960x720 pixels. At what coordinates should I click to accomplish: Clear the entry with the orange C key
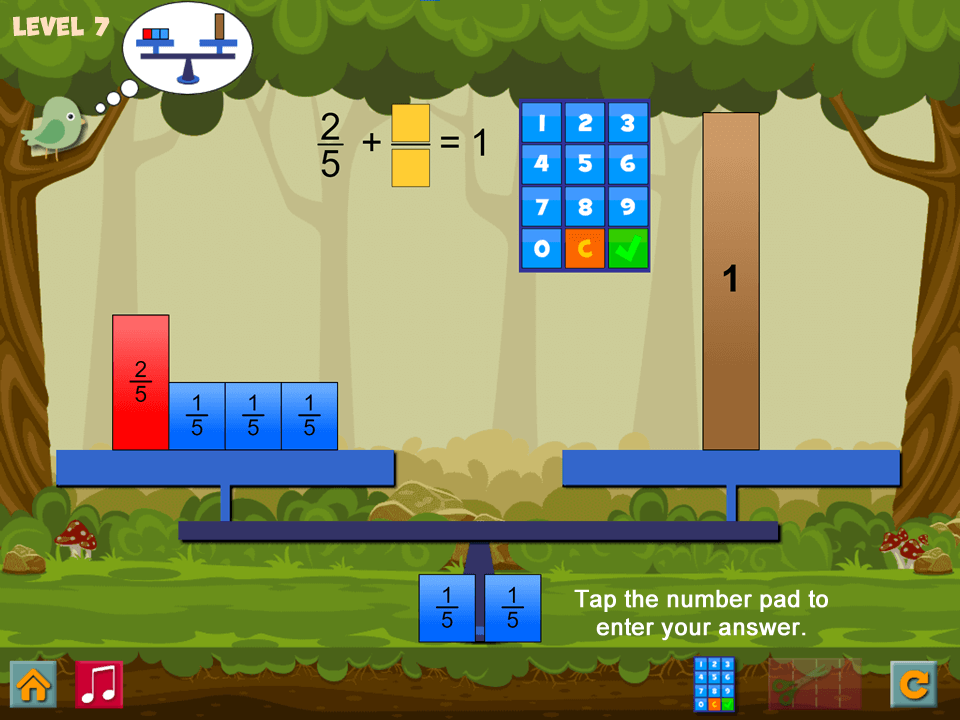point(585,249)
